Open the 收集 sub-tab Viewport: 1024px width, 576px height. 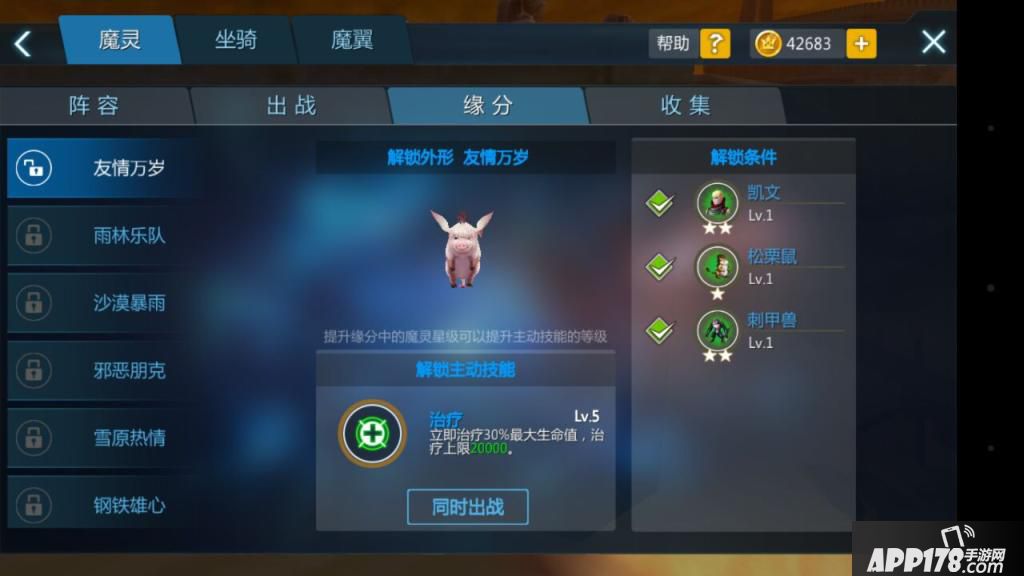pos(686,106)
